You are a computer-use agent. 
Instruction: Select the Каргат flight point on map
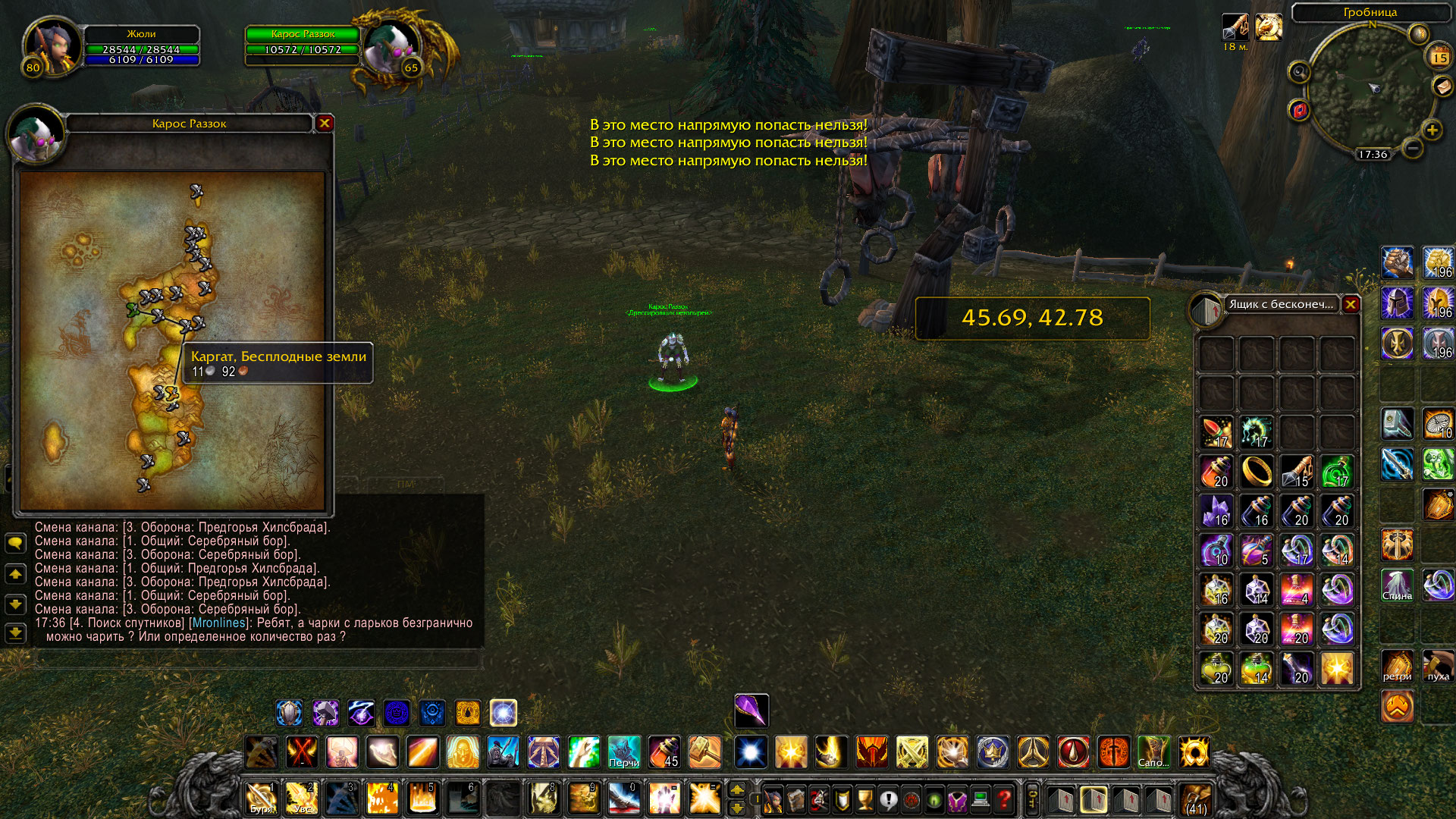171,392
